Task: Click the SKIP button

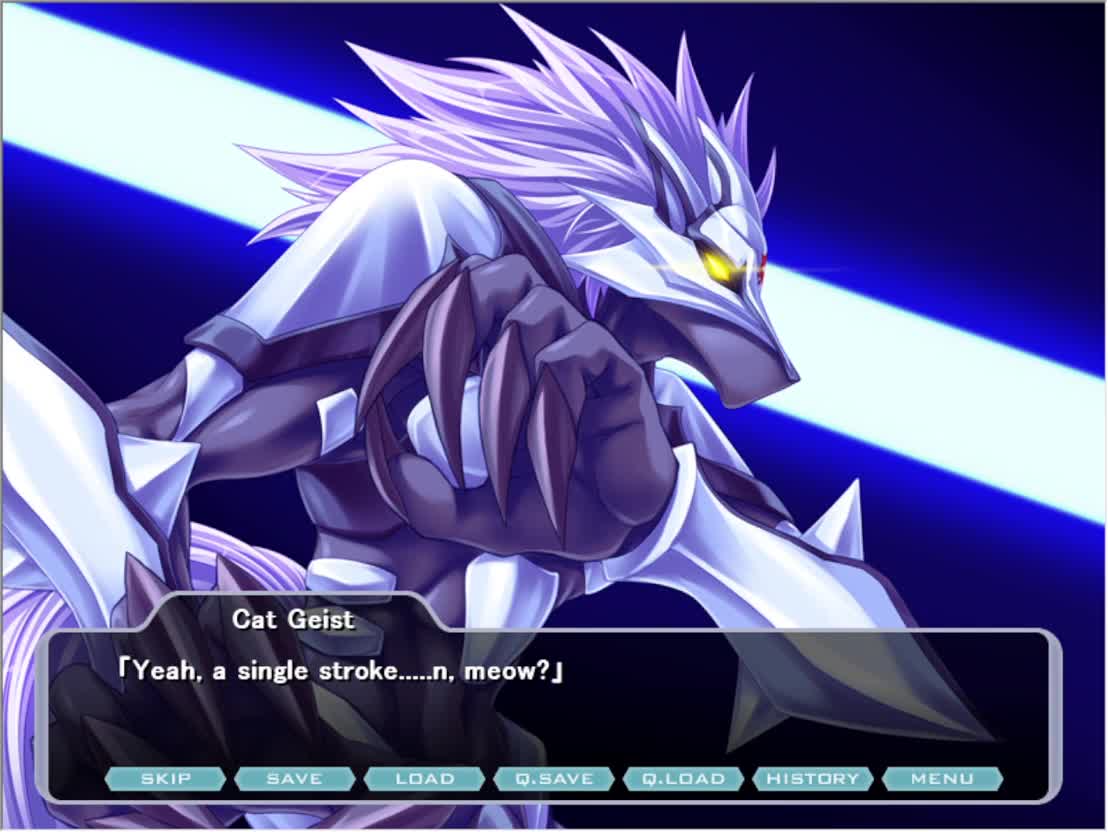Action: tap(165, 779)
